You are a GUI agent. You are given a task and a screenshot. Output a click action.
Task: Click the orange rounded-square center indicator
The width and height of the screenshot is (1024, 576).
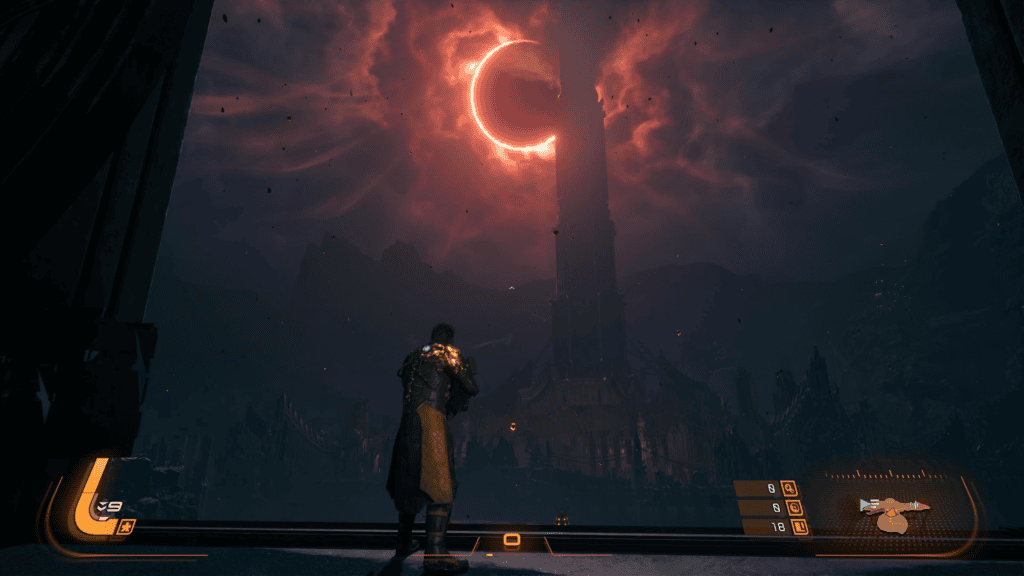(x=512, y=541)
